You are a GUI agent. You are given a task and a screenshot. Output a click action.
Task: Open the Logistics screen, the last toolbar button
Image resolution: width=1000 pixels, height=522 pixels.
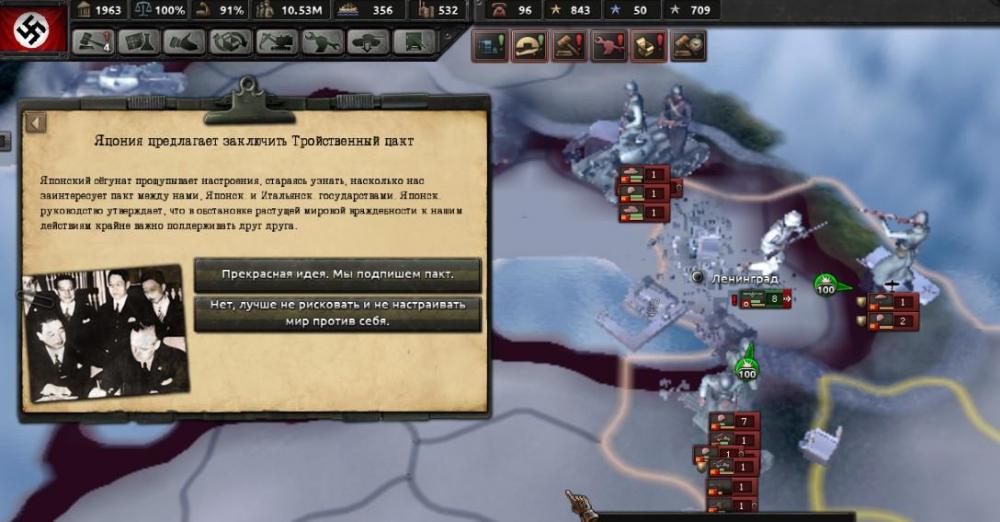[x=414, y=42]
